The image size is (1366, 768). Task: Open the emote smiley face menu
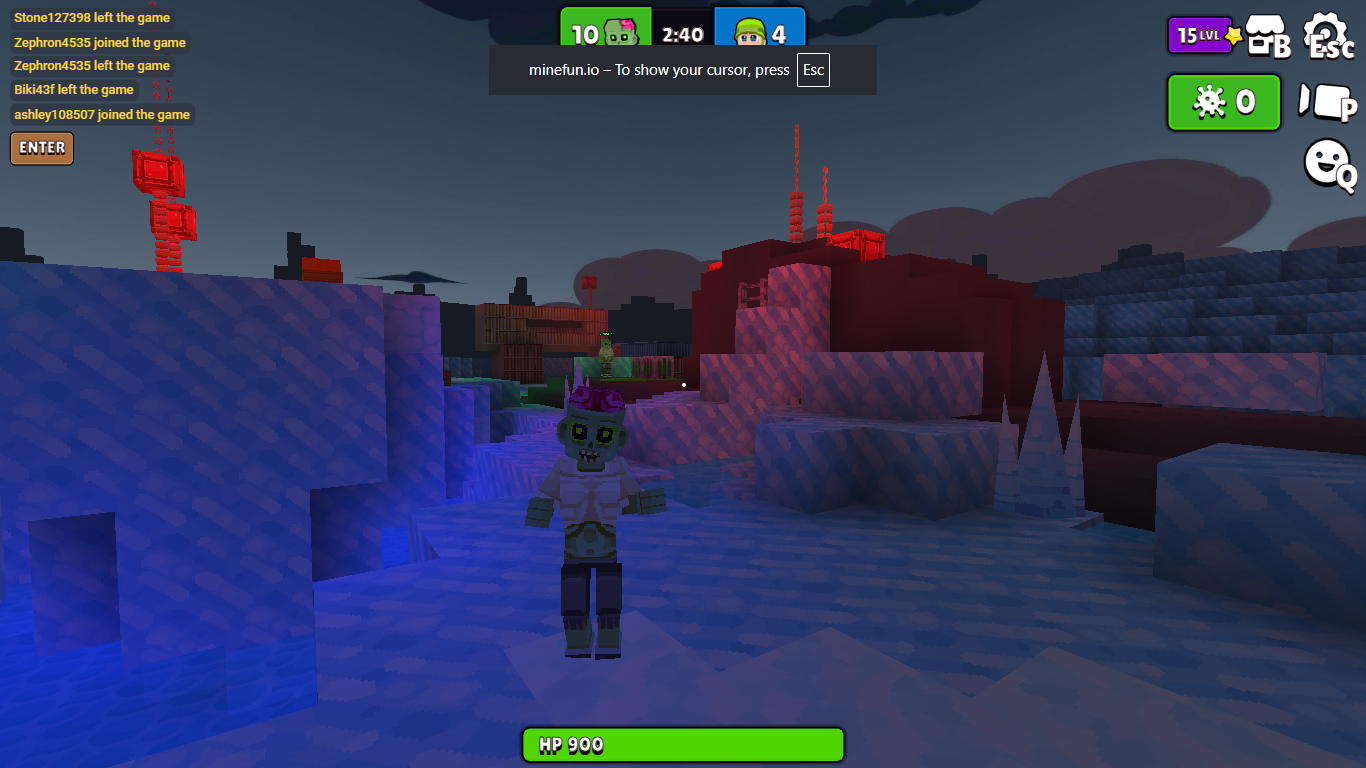pos(1328,163)
